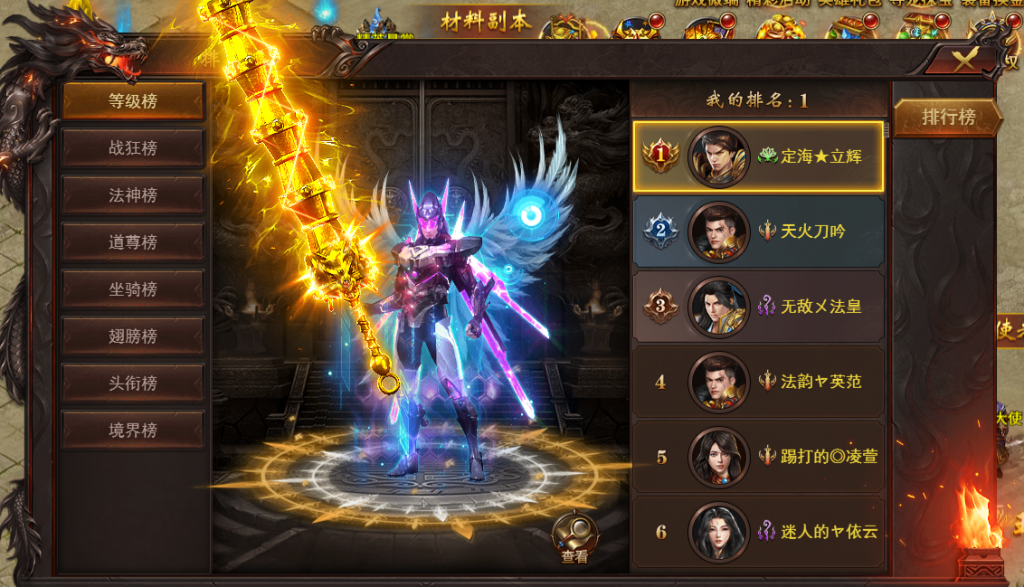Show the 道尊榜 leaderboard
This screenshot has width=1024, height=587.
coord(133,242)
